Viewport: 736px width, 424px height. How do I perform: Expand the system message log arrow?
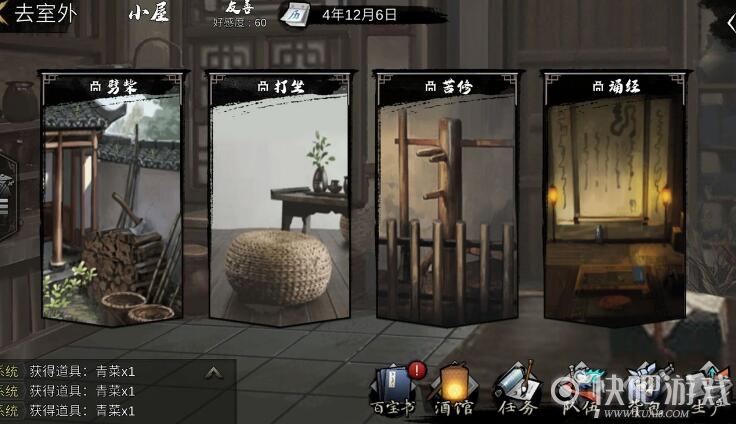tap(214, 372)
